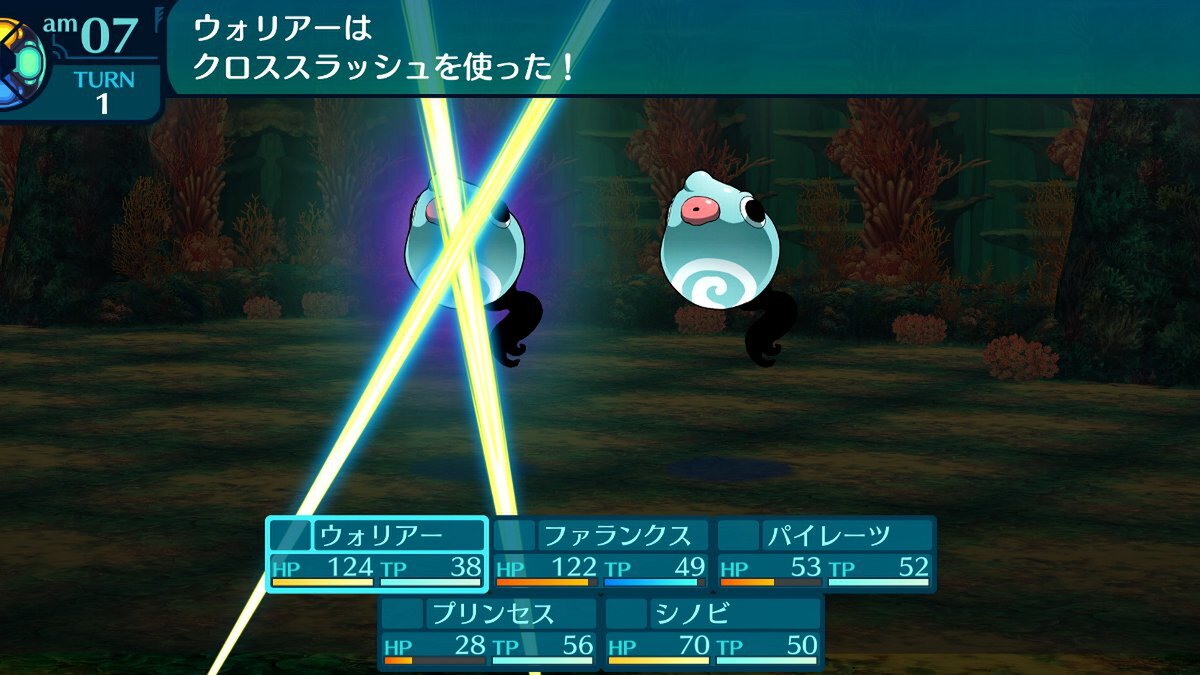Choose the ファランクス party member panel

601,554
